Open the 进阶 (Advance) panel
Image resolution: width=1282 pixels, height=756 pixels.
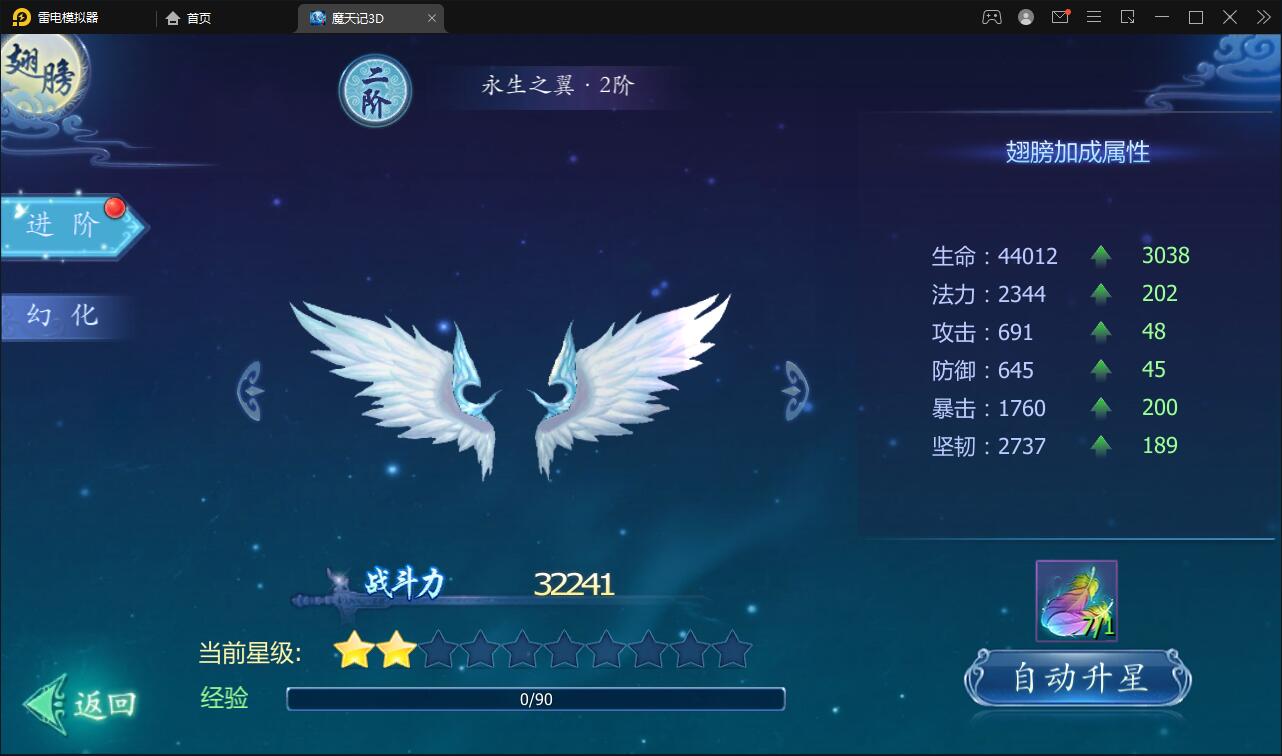tap(60, 226)
